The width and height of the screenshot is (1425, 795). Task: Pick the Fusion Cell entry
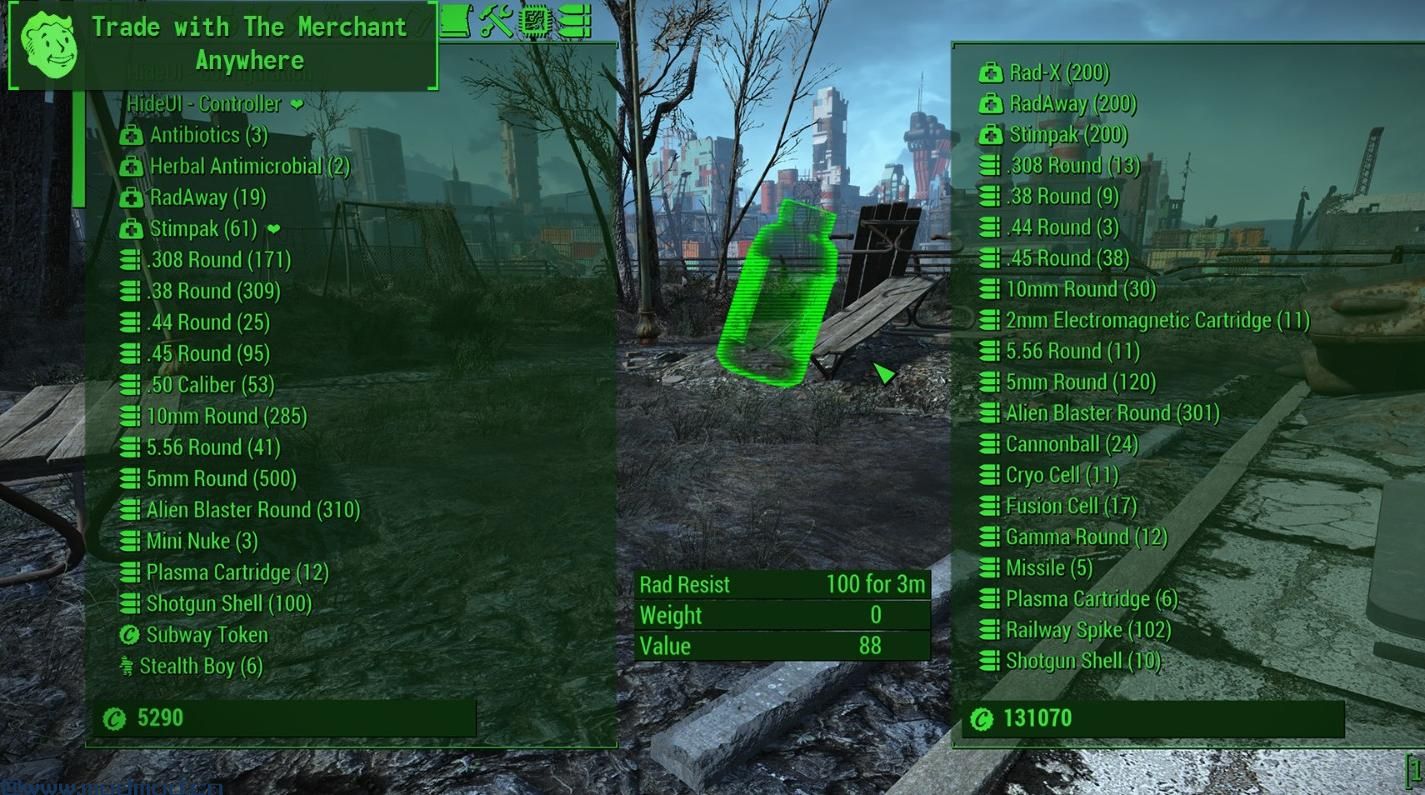1070,506
